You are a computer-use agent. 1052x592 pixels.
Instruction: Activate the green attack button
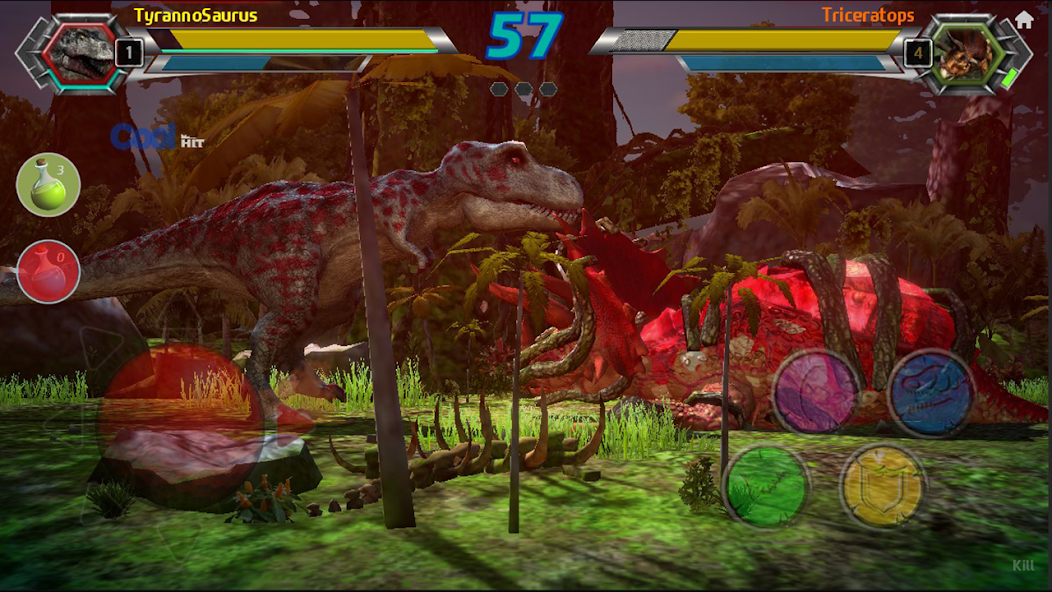[x=767, y=486]
